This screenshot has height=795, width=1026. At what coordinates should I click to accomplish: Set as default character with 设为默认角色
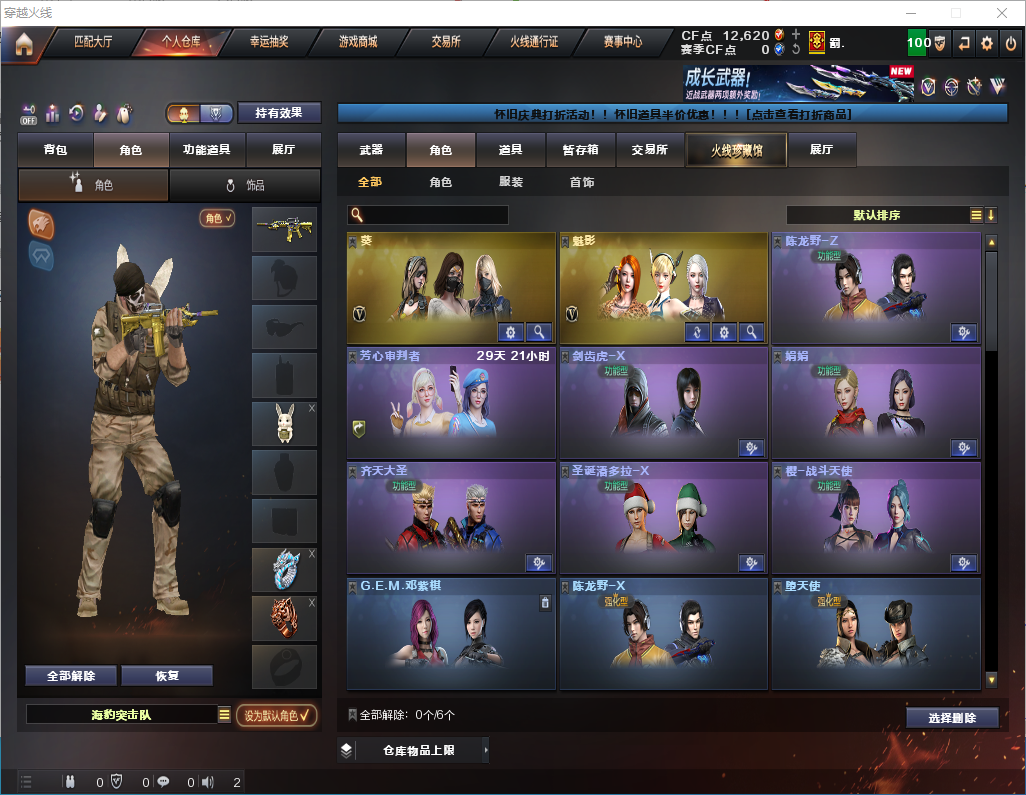[276, 715]
